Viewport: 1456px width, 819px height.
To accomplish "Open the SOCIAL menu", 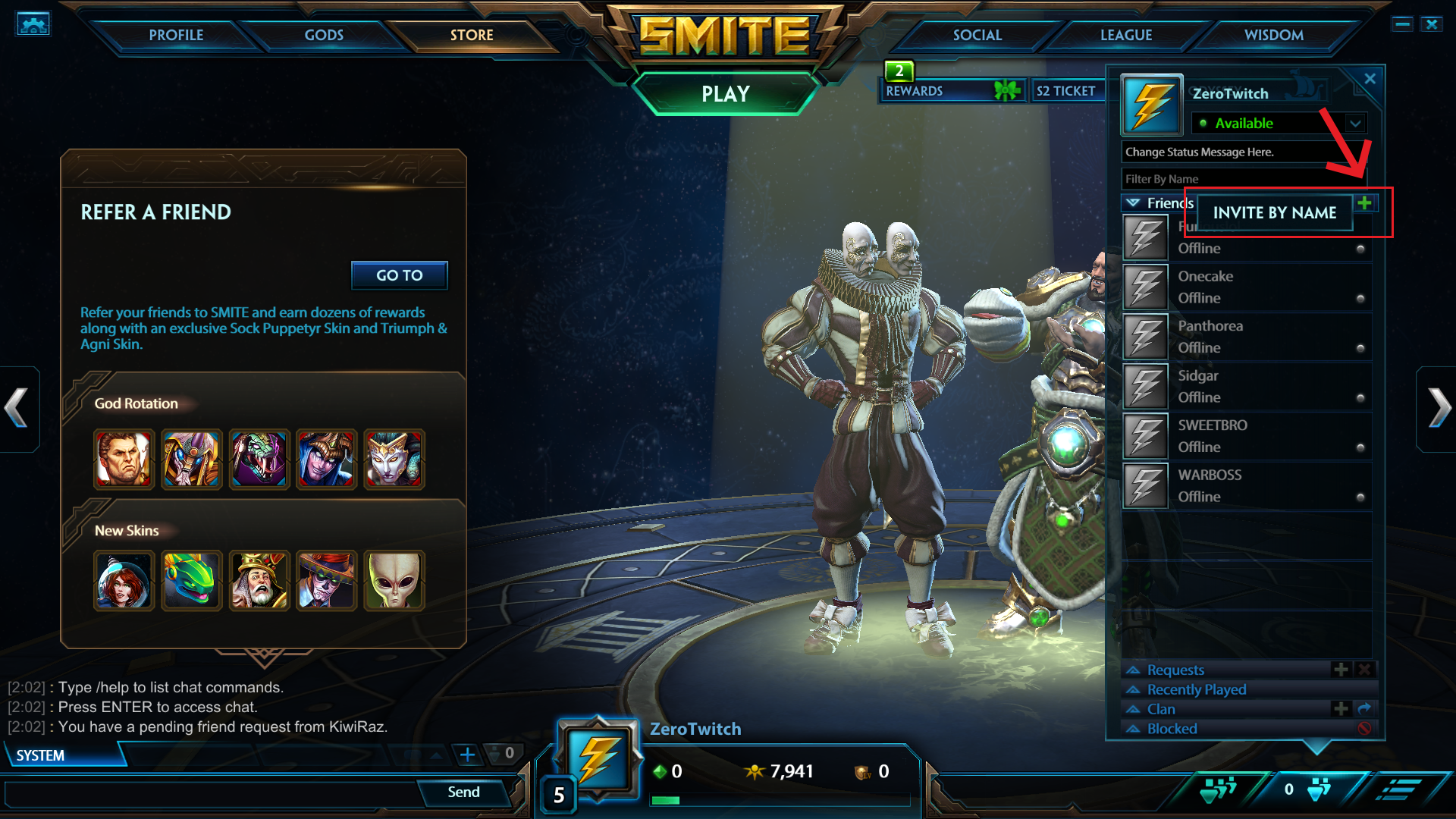I will click(x=977, y=35).
